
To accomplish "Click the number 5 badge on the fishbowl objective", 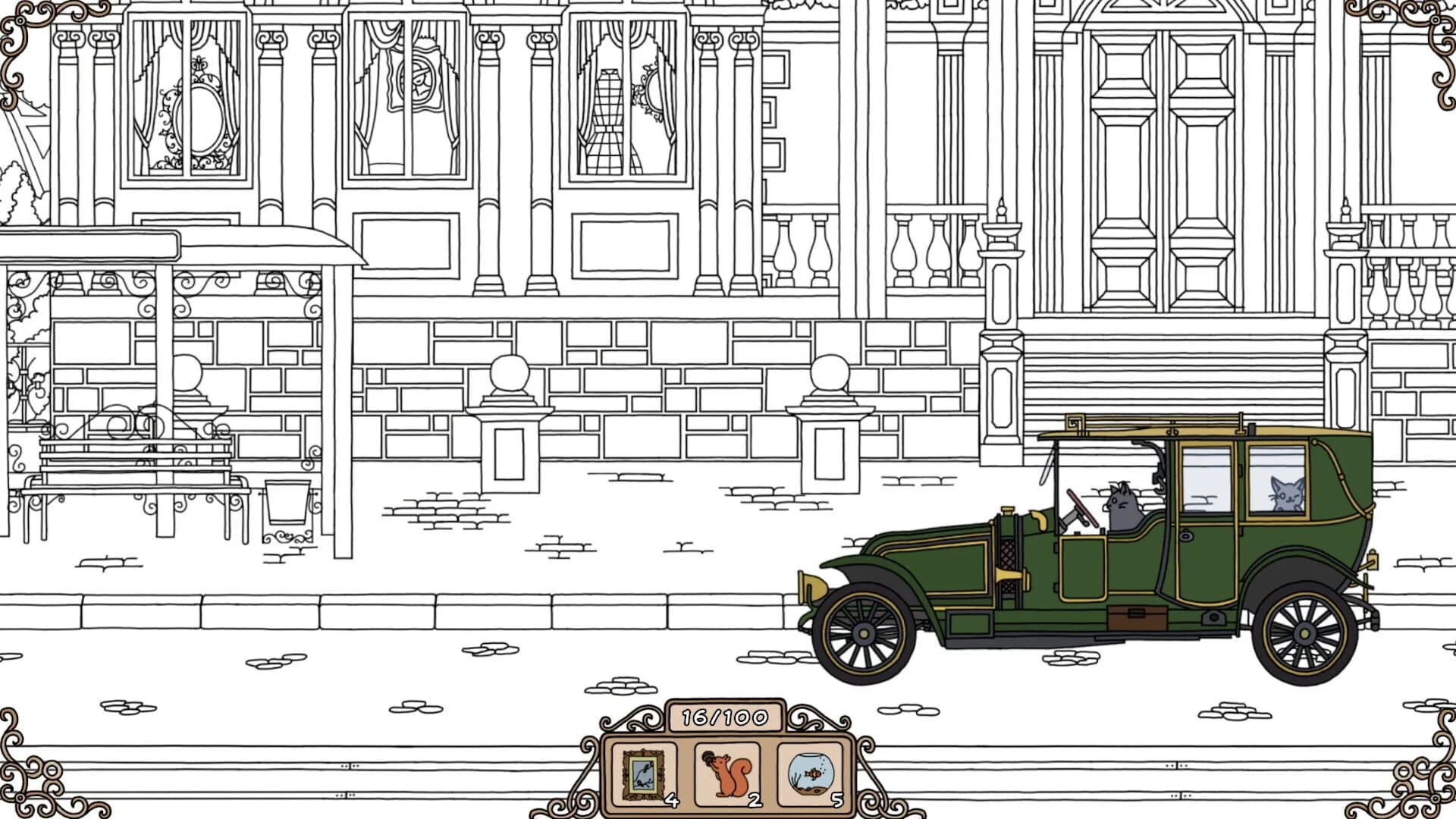I will 838,798.
